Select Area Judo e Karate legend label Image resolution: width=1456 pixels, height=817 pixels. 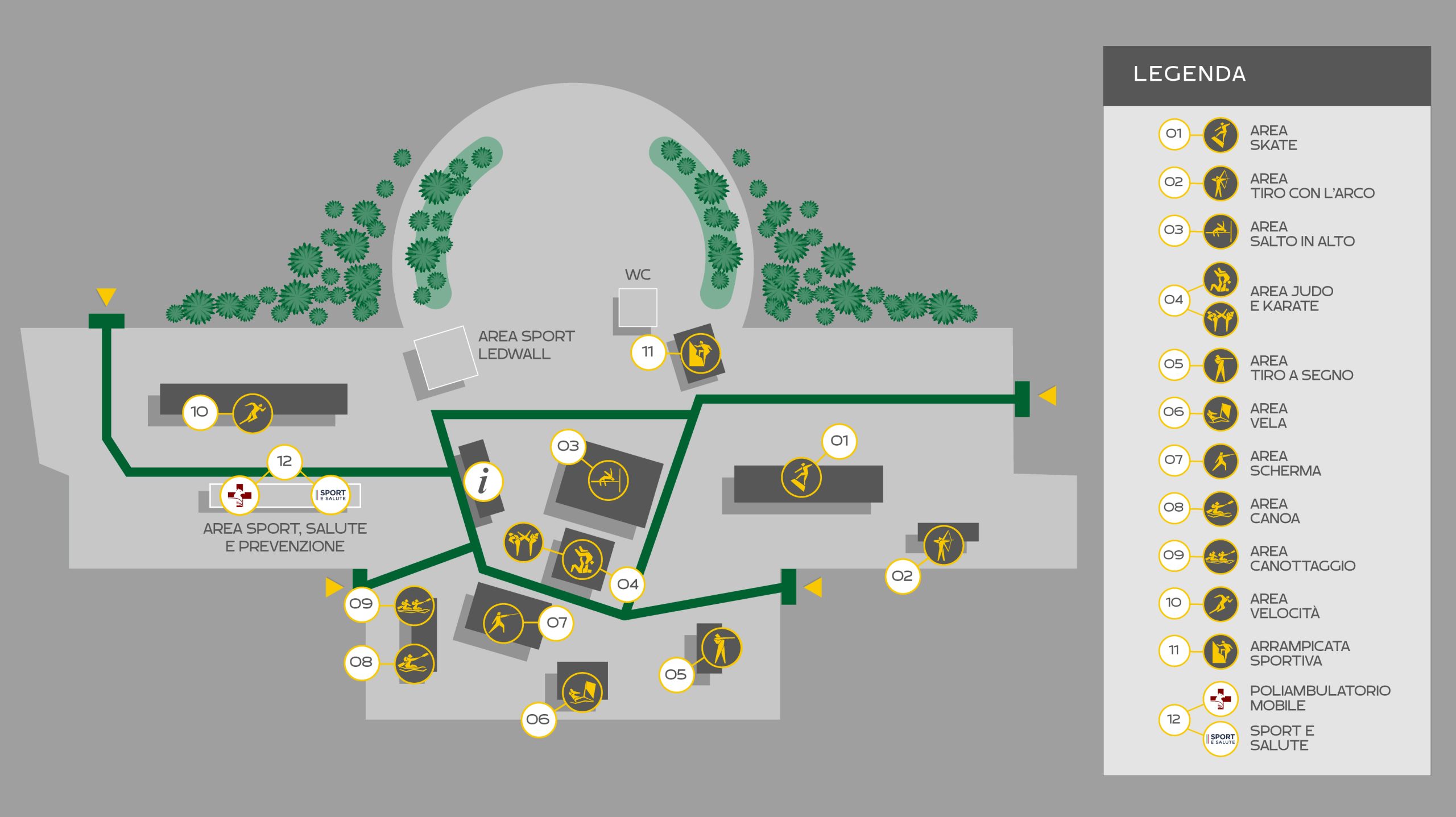tap(1291, 298)
